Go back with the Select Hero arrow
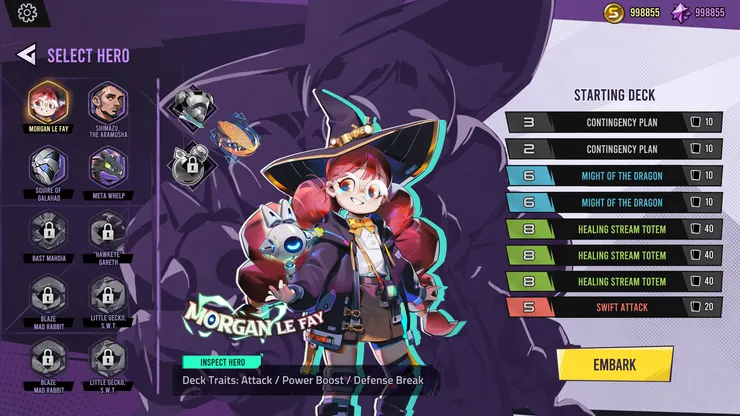 click(x=27, y=55)
